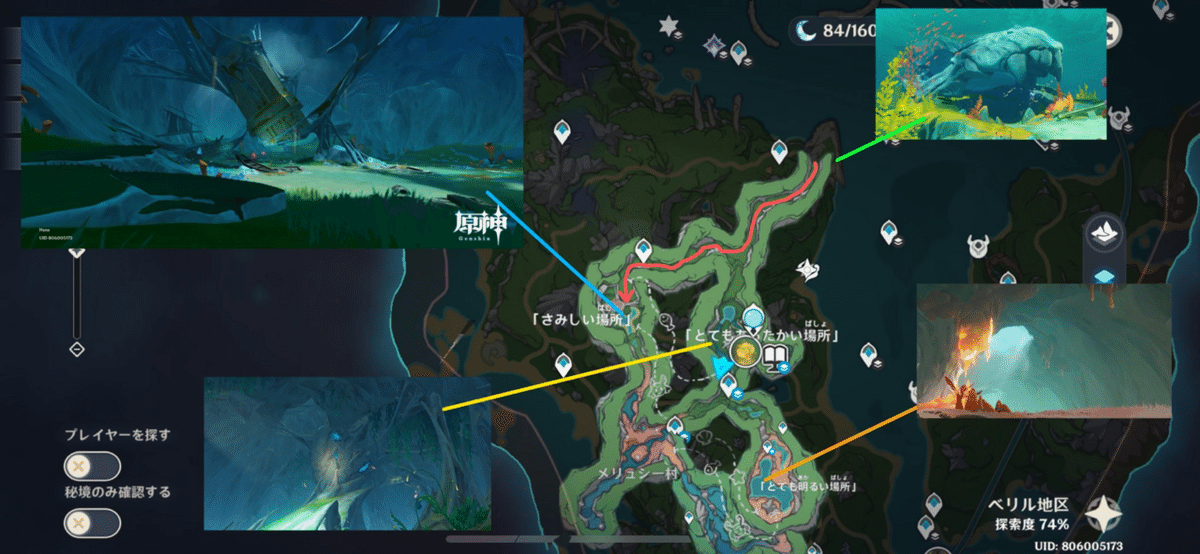Viewport: 1200px width, 554px height.
Task: Open the four-pointed star icon by ベリル地区
Action: pyautogui.click(x=1102, y=514)
